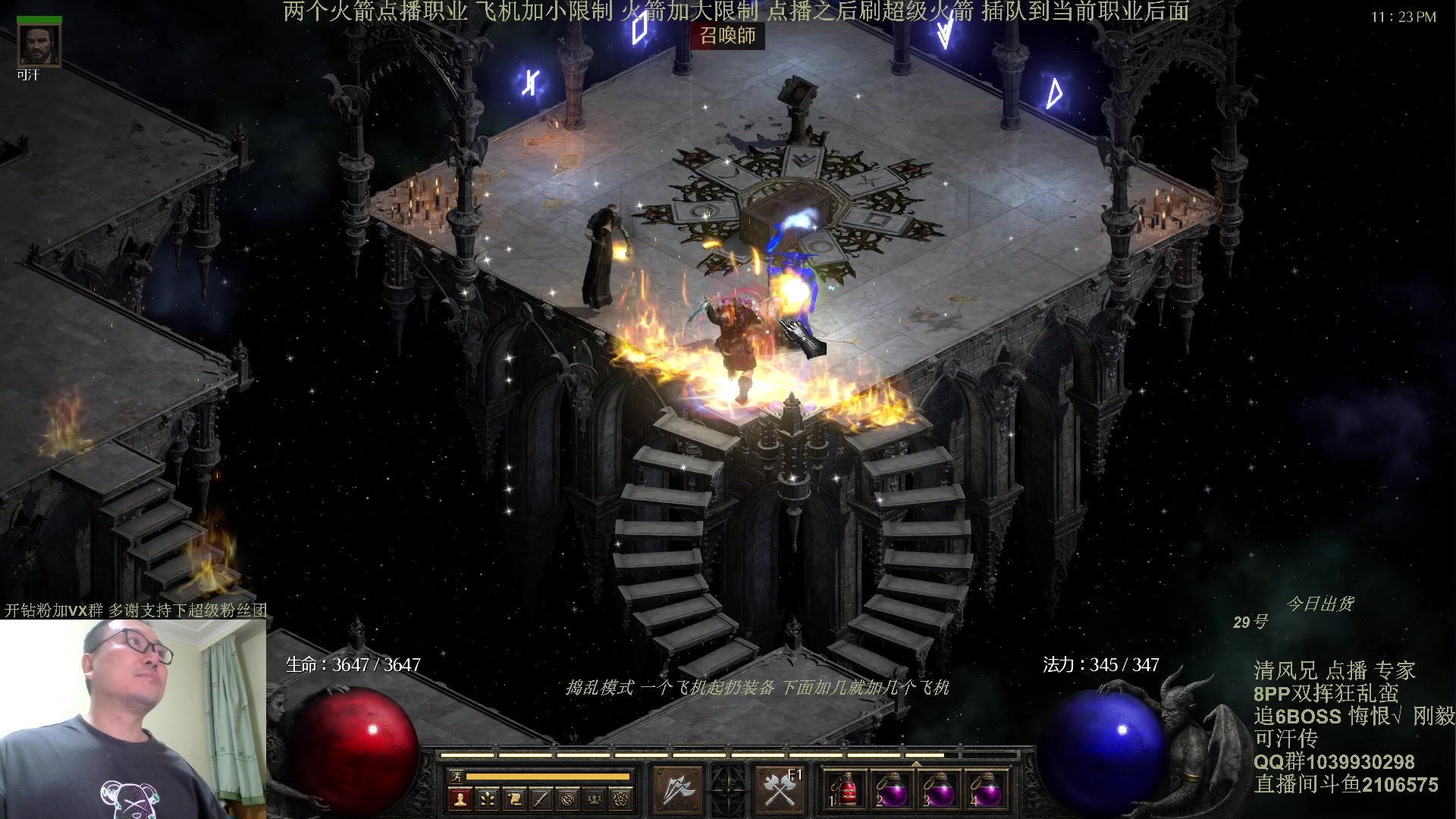Image resolution: width=1456 pixels, height=819 pixels.
Task: Open the quest log scroll icon
Action: tap(514, 799)
